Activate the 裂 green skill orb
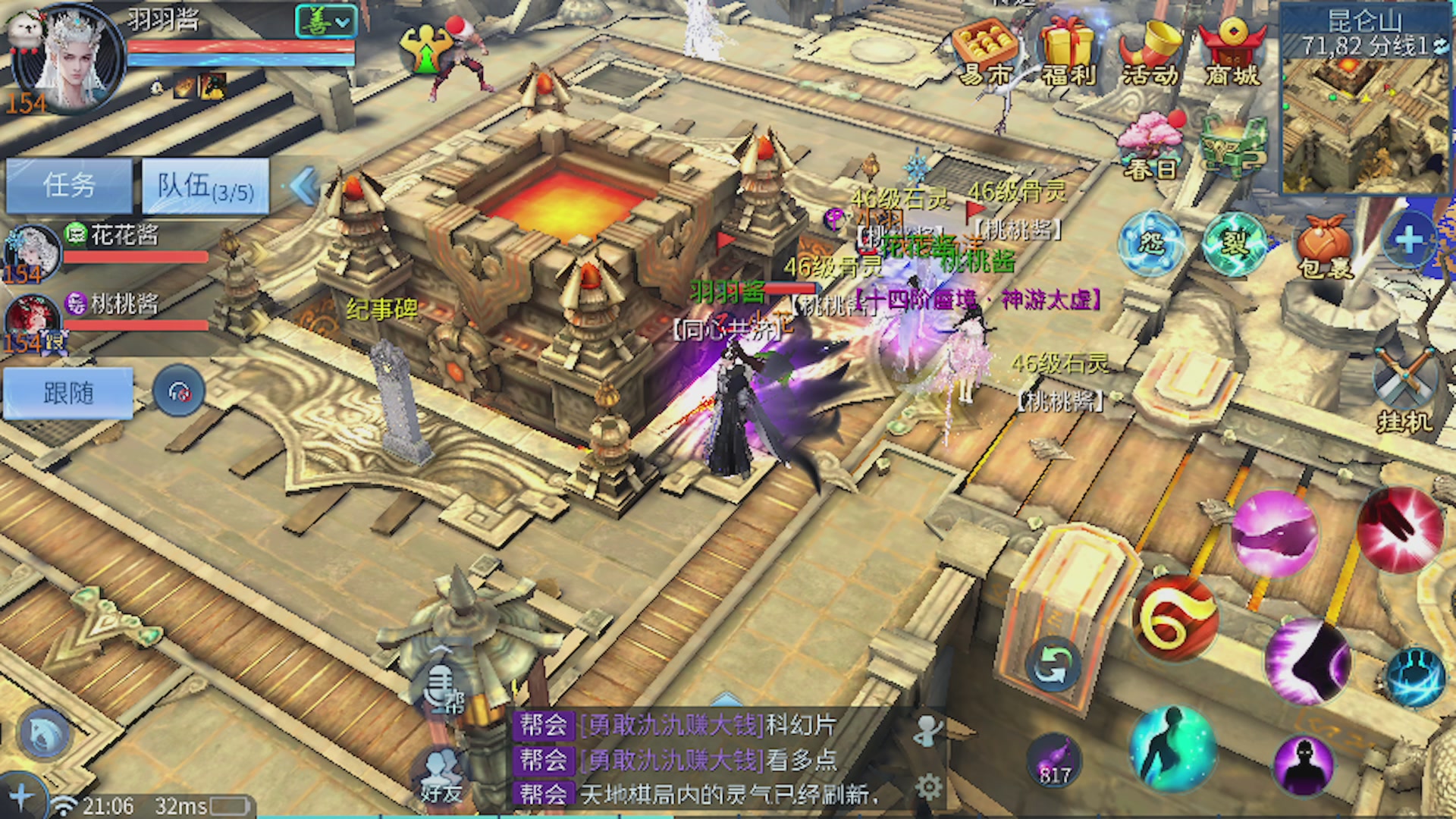Screen dimensions: 1456x819 (1234, 243)
